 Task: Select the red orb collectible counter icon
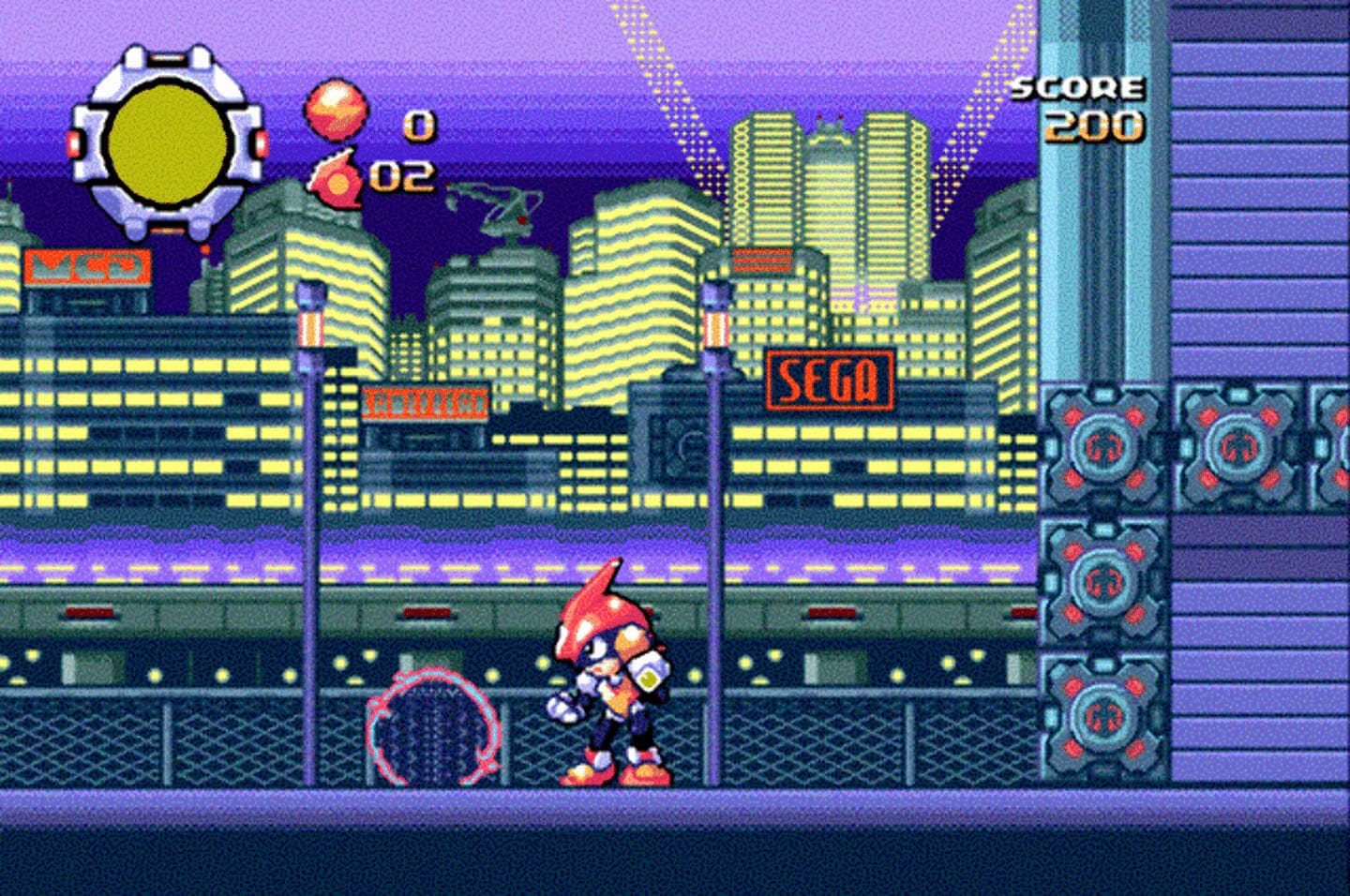coord(335,111)
